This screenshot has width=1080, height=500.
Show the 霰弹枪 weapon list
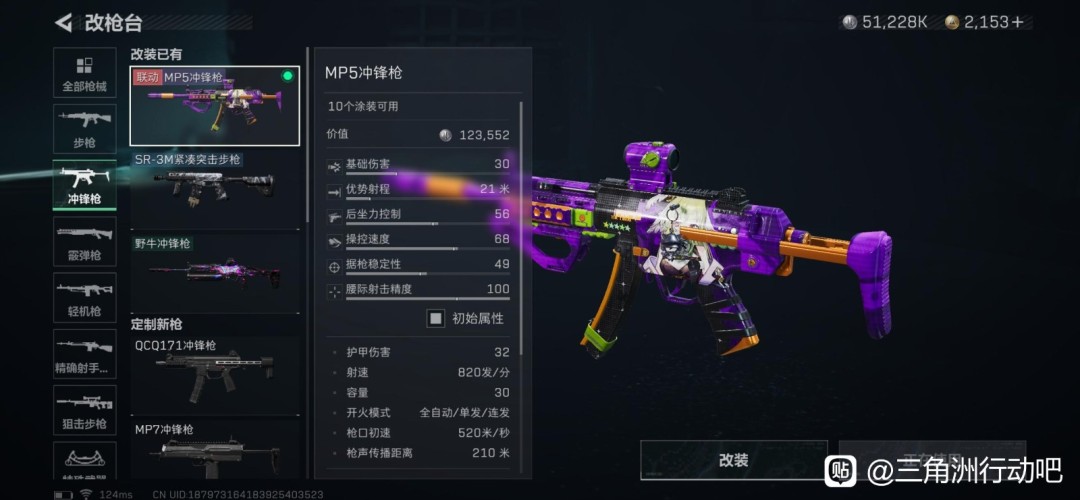click(x=84, y=241)
